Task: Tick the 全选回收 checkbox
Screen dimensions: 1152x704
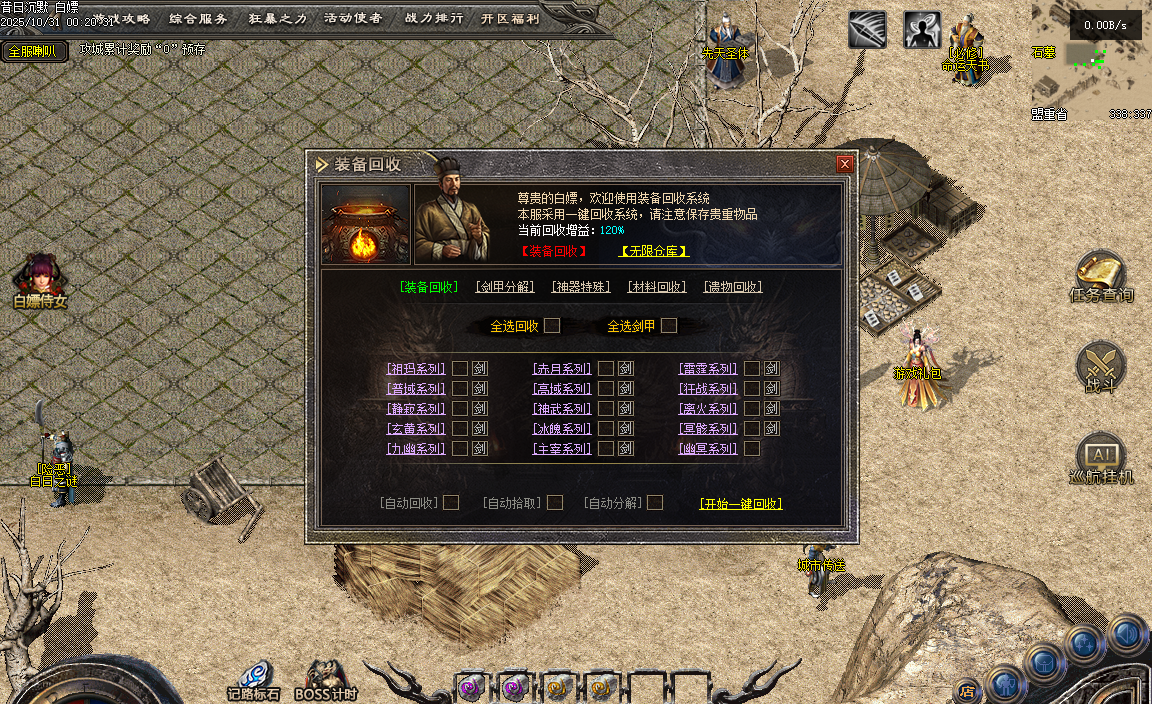Action: pos(552,326)
